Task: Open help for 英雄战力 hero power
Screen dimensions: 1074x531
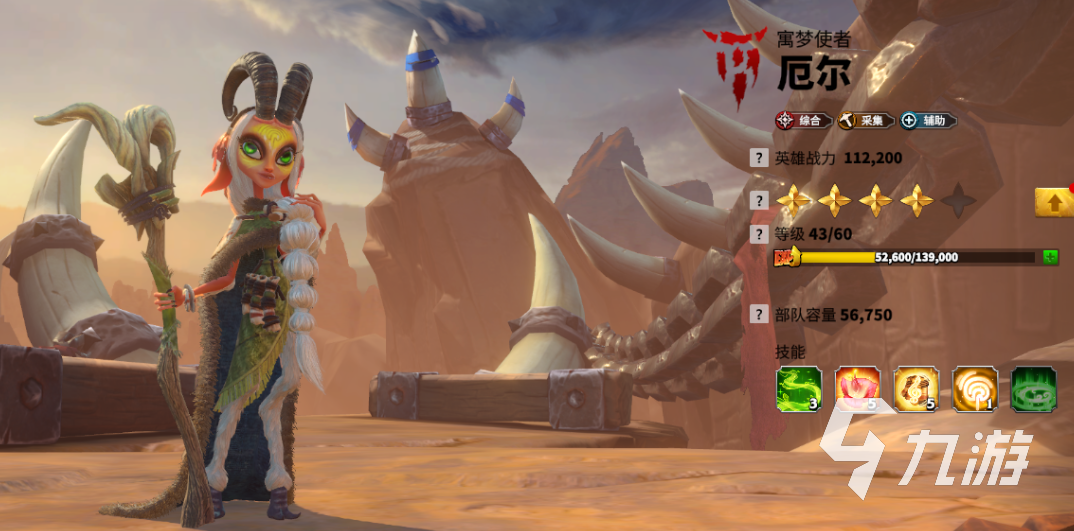Action: (x=760, y=158)
